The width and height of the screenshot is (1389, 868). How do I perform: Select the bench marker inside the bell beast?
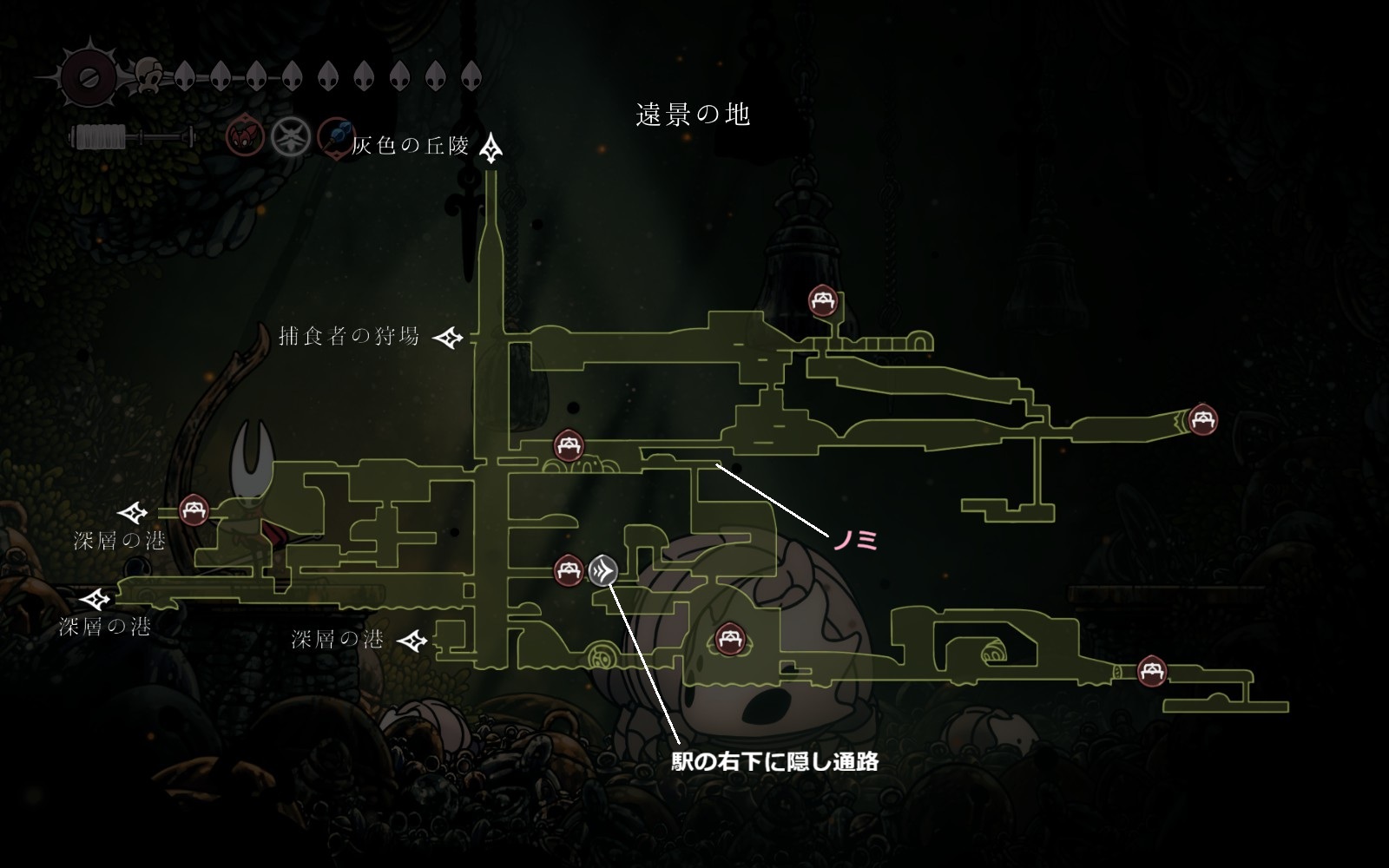728,641
